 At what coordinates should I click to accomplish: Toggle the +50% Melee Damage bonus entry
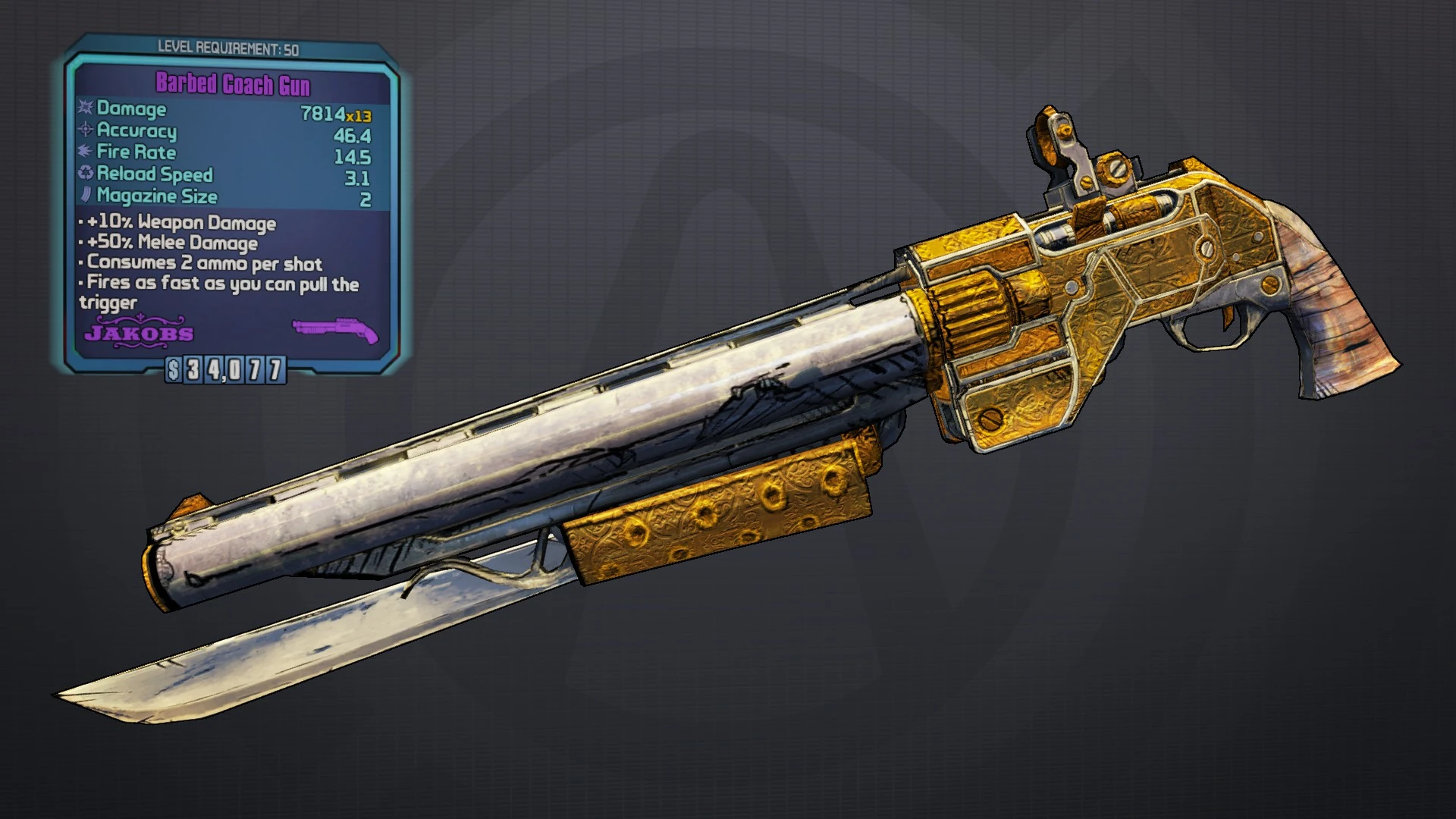[171, 243]
